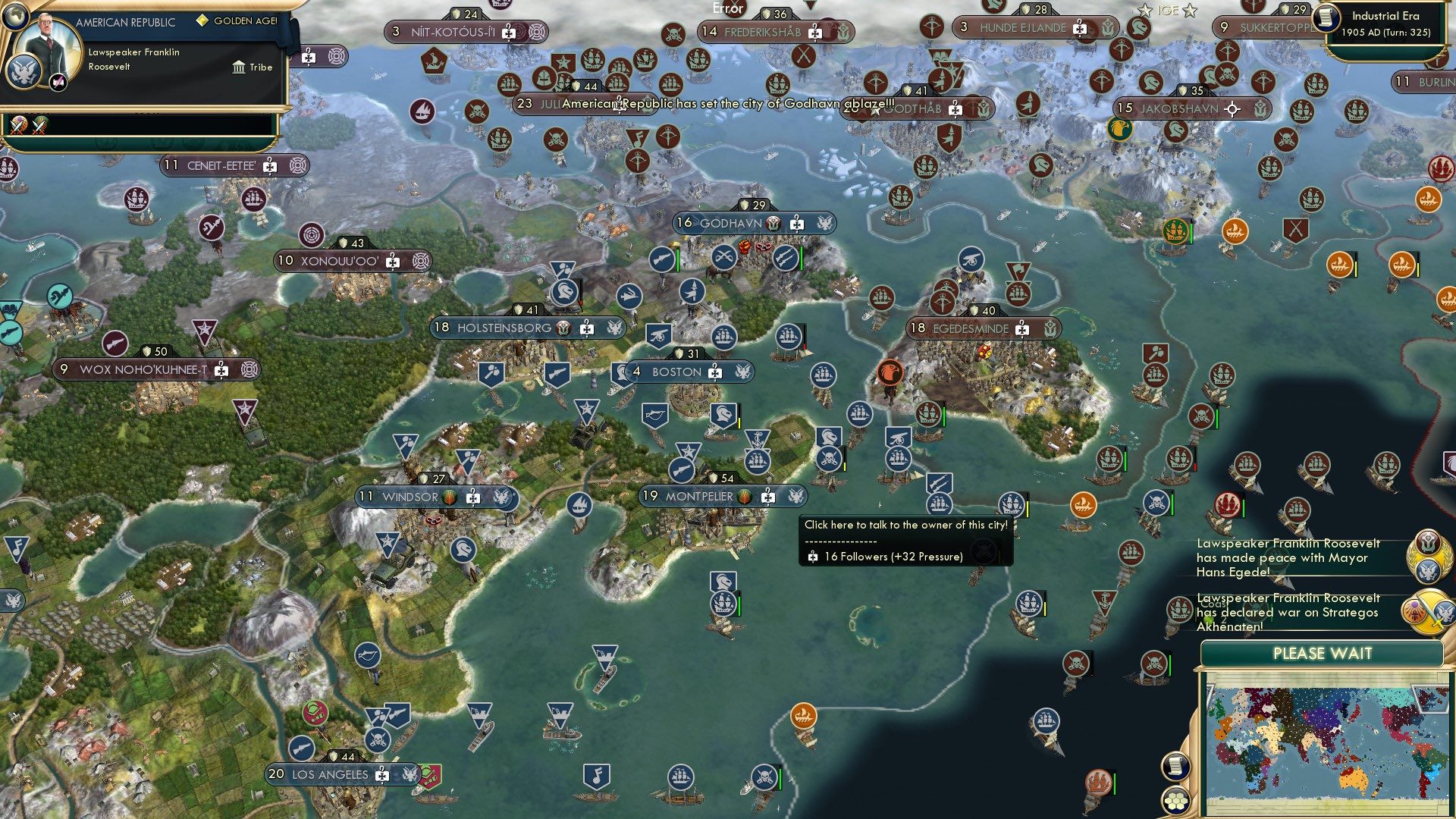Toggle globe view using the top-left globe icon
The image size is (1456, 819).
coord(15,17)
